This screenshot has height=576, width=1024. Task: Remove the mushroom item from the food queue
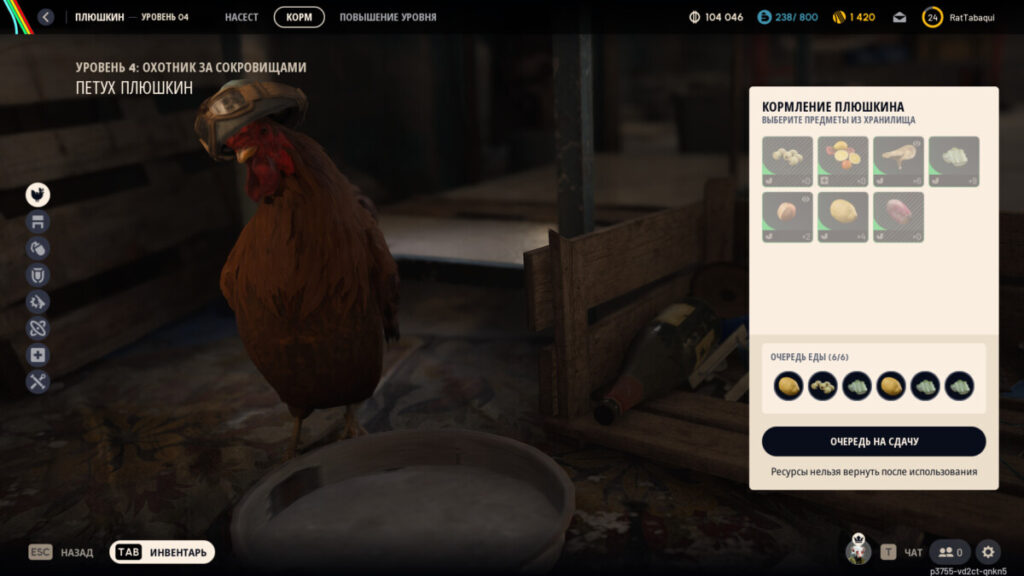(x=822, y=386)
